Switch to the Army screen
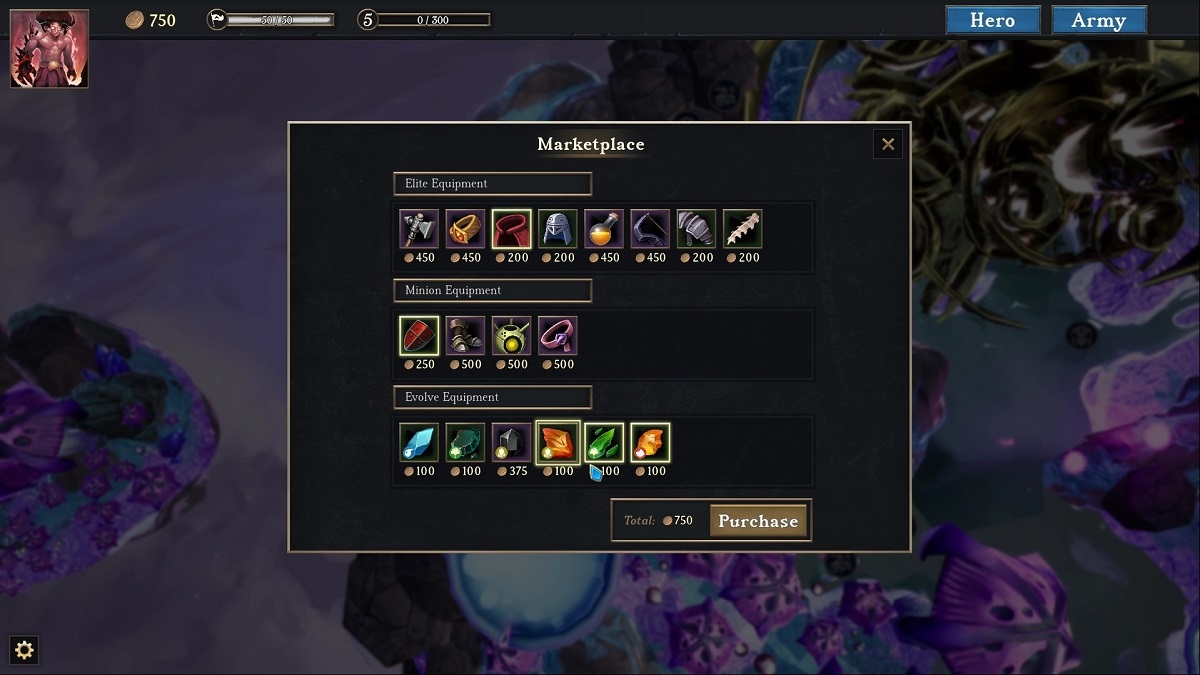The height and width of the screenshot is (675, 1200). click(1098, 20)
